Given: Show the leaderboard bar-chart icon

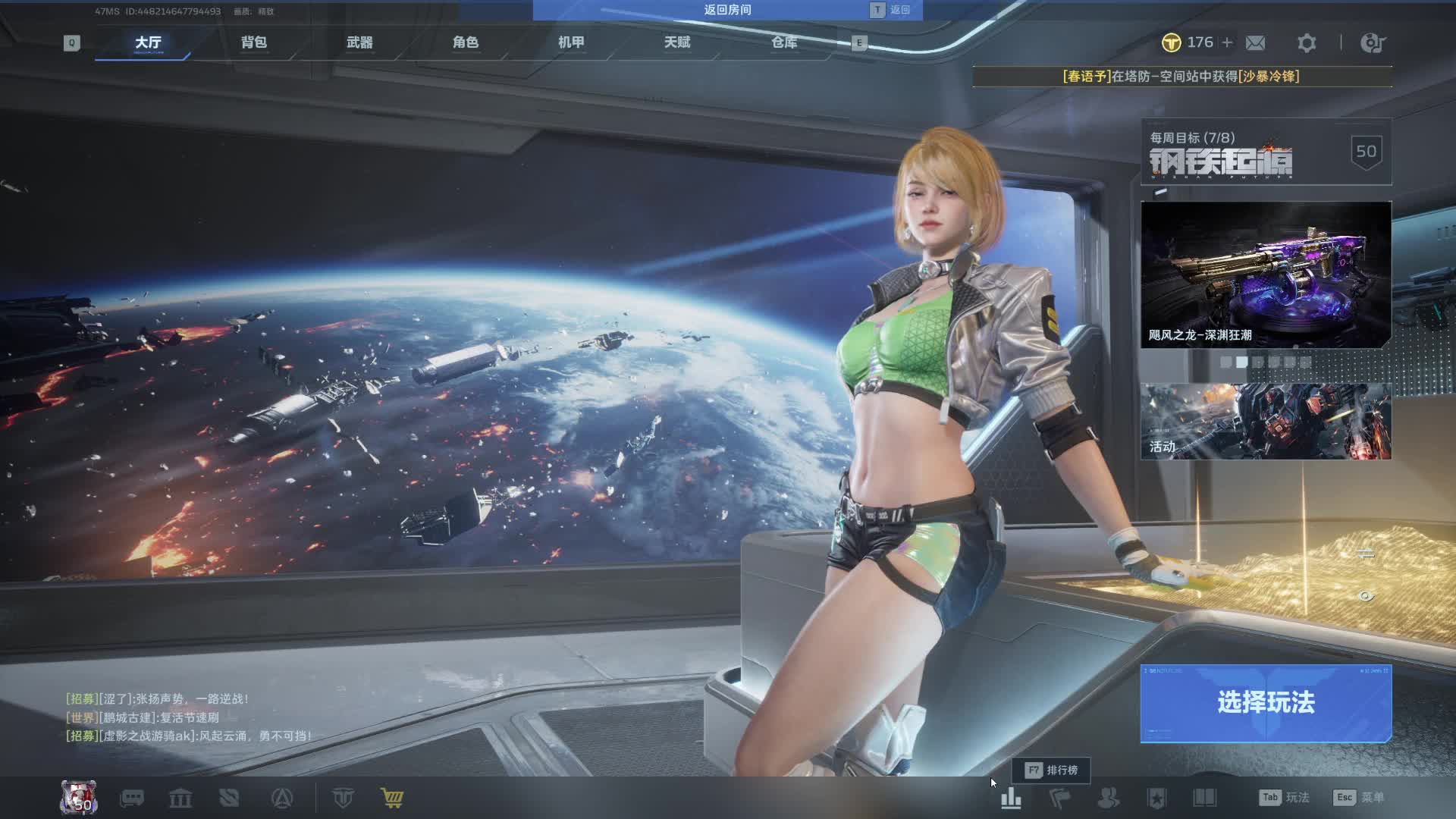Looking at the screenshot, I should (x=1011, y=798).
